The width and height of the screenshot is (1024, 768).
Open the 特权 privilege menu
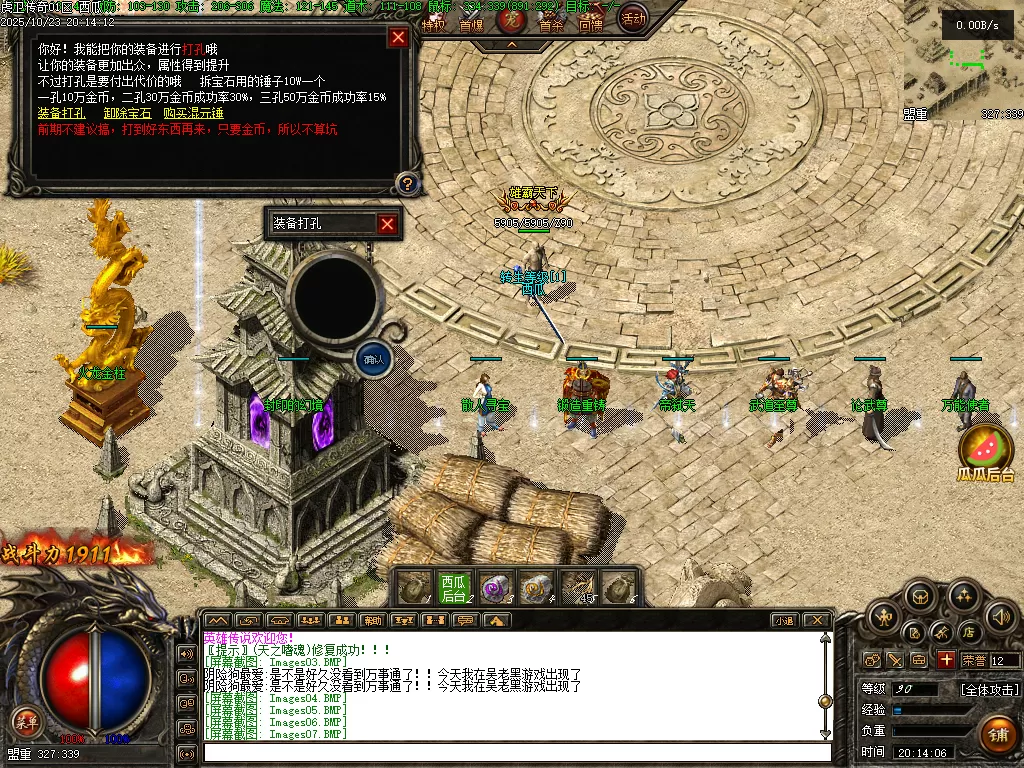[433, 26]
